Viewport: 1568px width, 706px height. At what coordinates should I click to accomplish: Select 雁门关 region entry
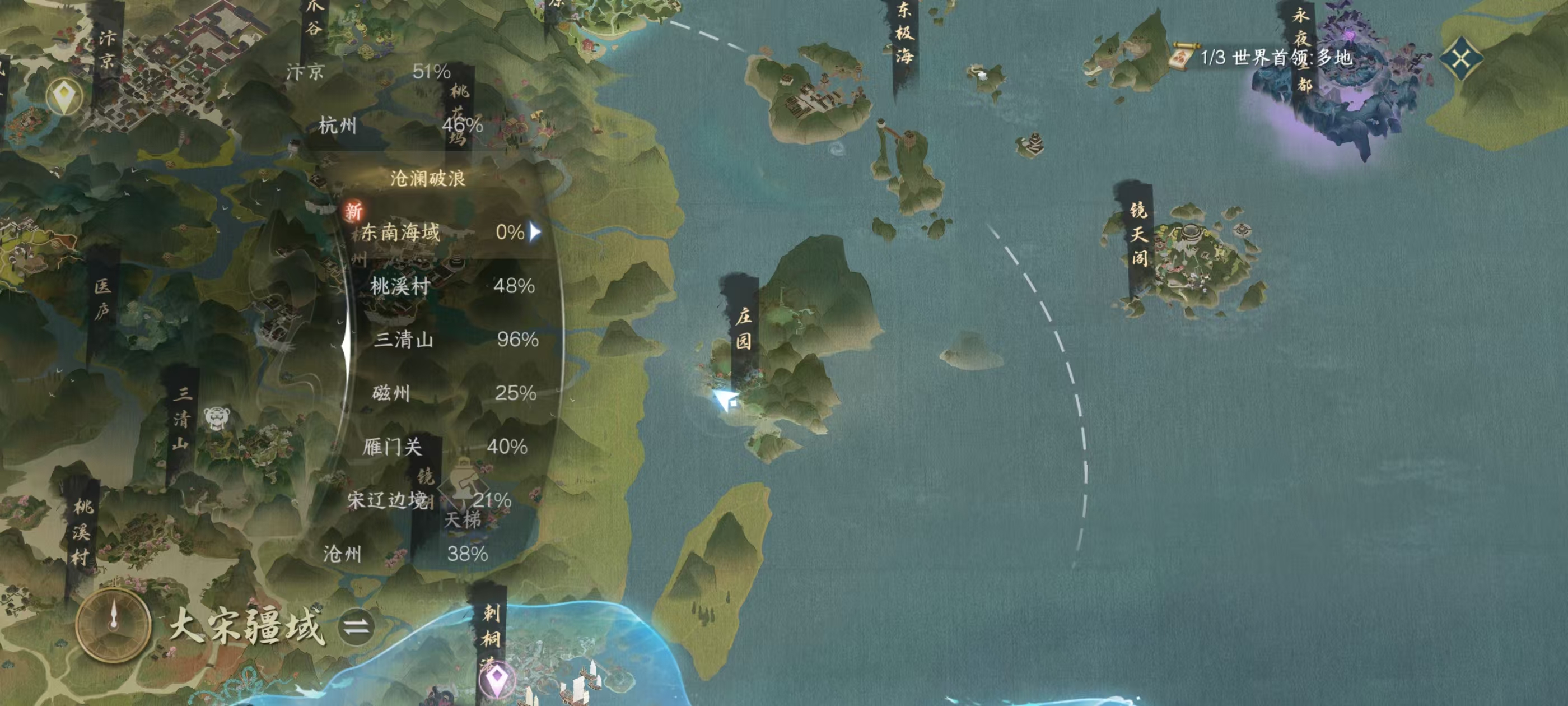(444, 447)
